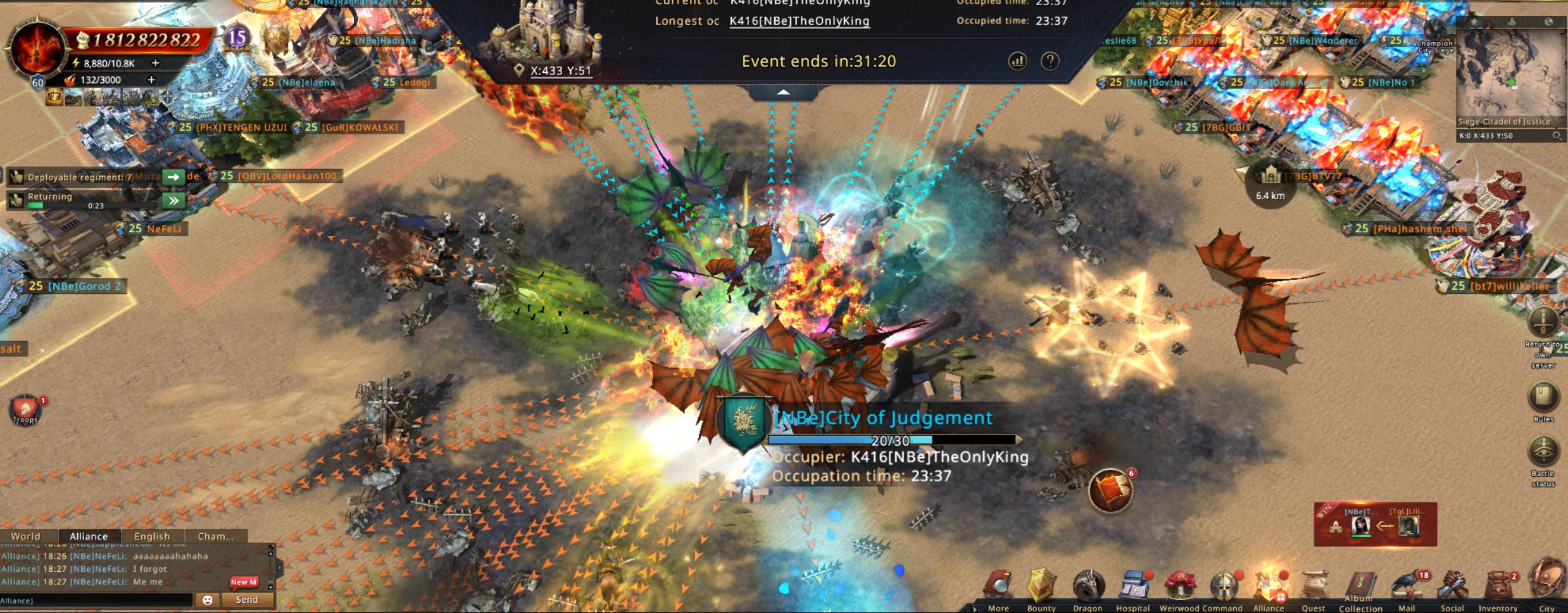
Task: Add stamina with the plus beside 132/3000
Action: pos(151,80)
